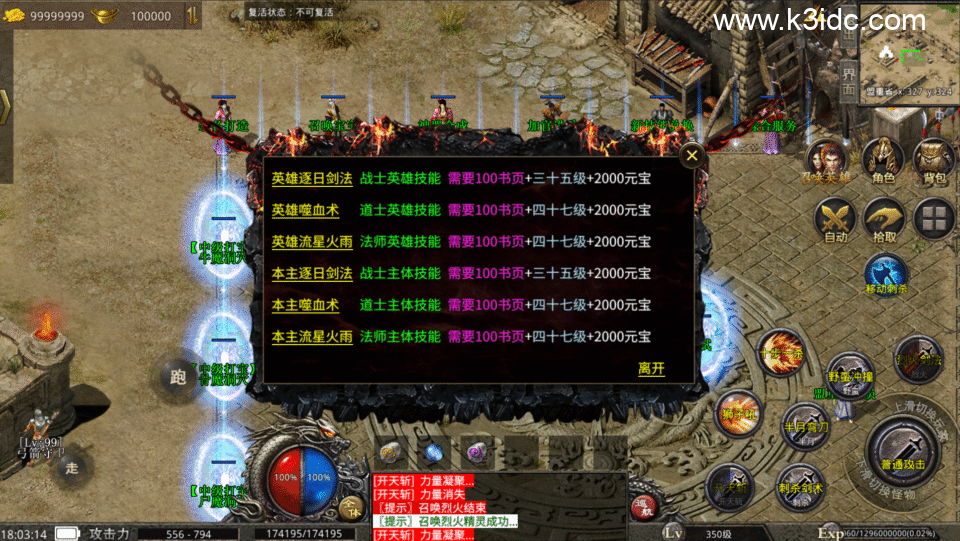Open the 背包 backpack
The width and height of the screenshot is (960, 541).
tap(934, 163)
